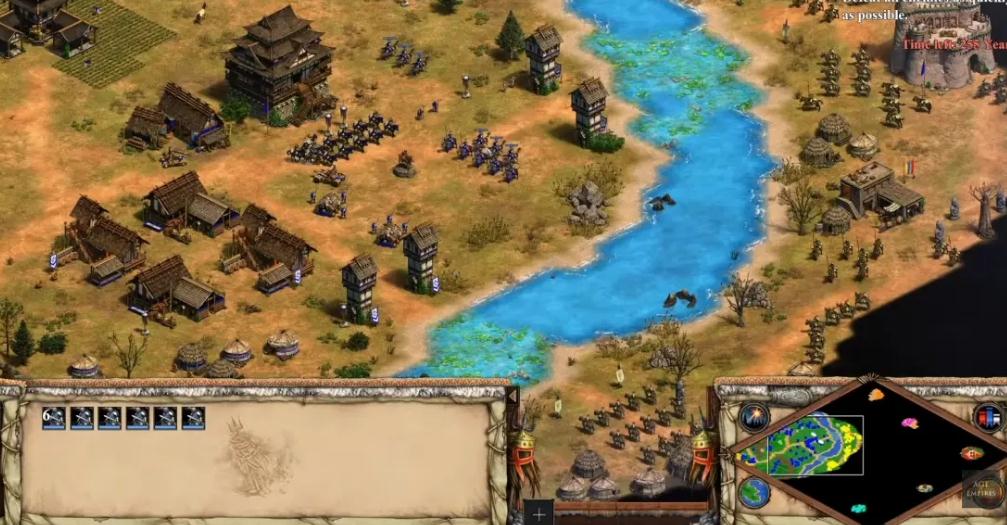Open the globe minimap mode button
This screenshot has width=1007, height=525.
[x=755, y=492]
